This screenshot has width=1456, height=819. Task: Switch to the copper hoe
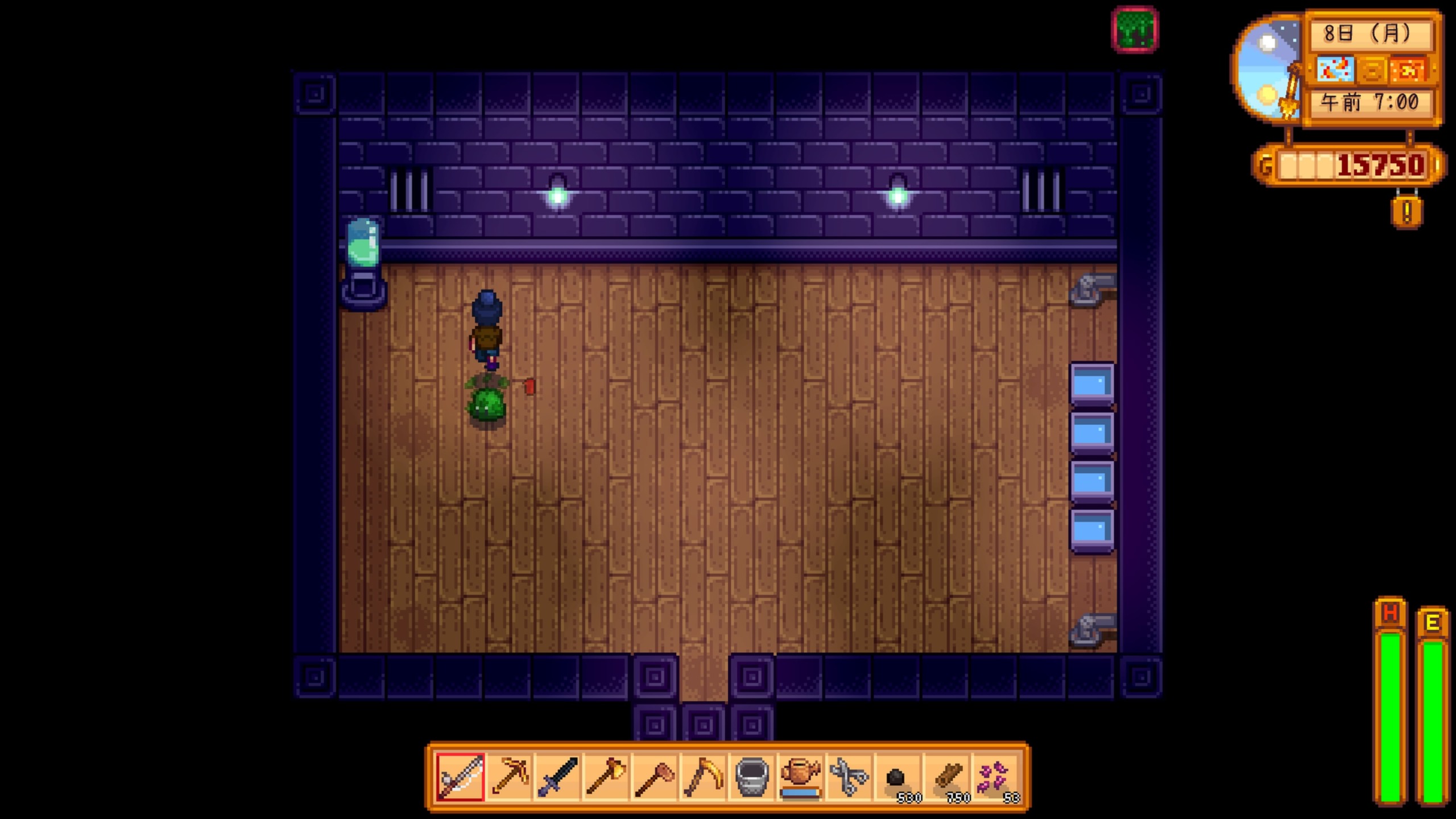tap(655, 777)
